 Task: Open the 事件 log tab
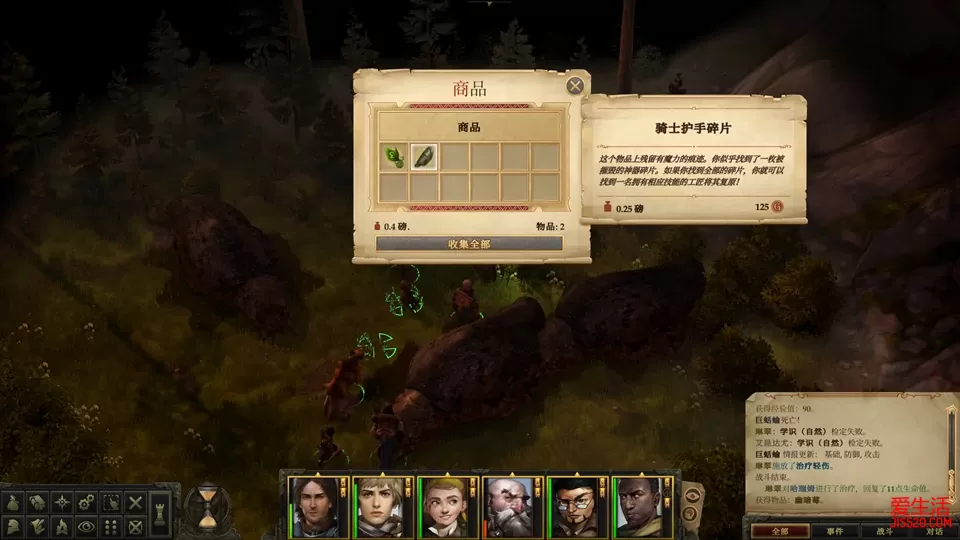pos(834,531)
